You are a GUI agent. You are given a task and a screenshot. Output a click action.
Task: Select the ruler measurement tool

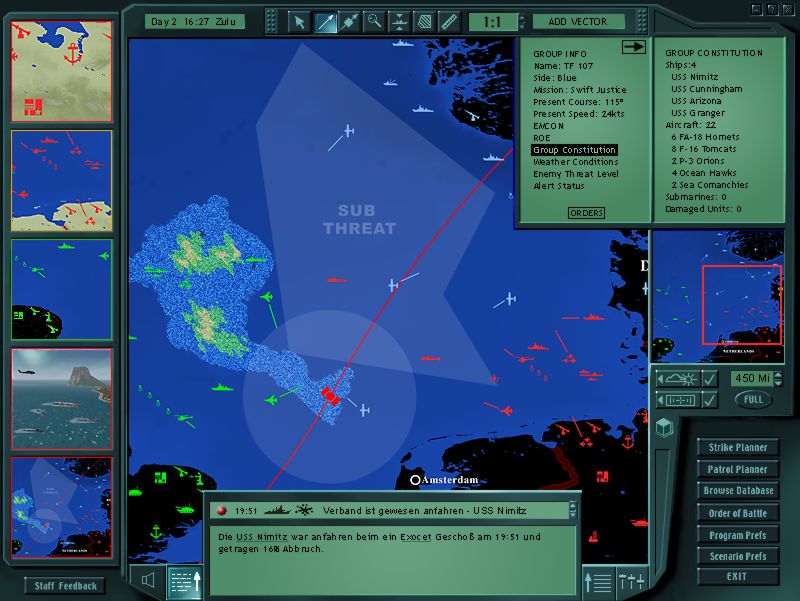449,21
